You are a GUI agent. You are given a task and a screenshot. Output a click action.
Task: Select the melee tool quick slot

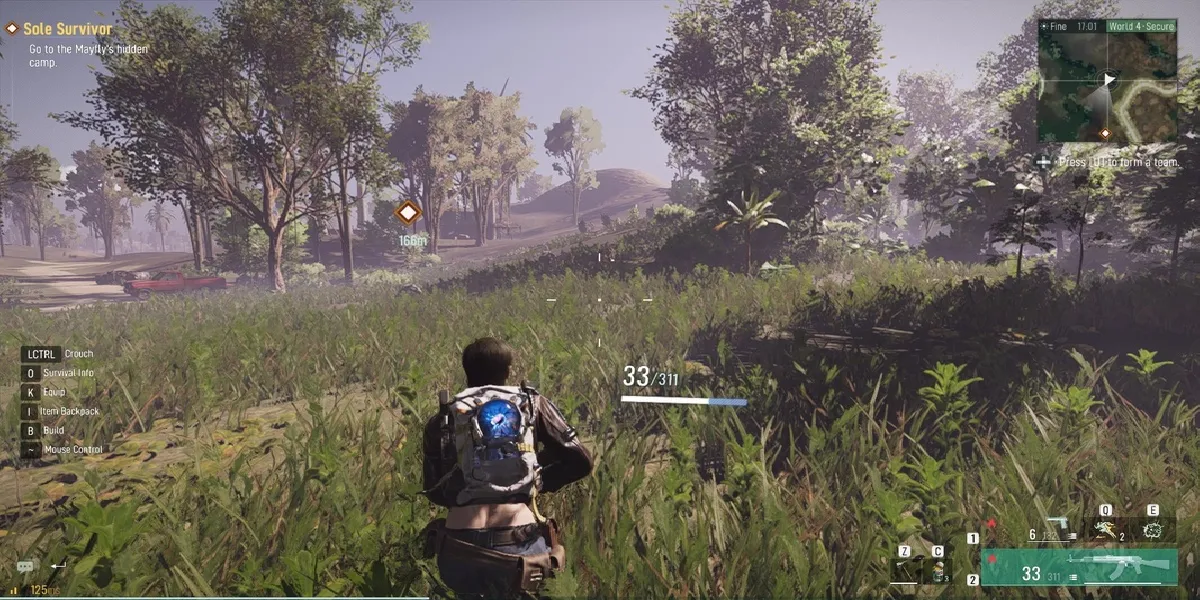pos(905,570)
